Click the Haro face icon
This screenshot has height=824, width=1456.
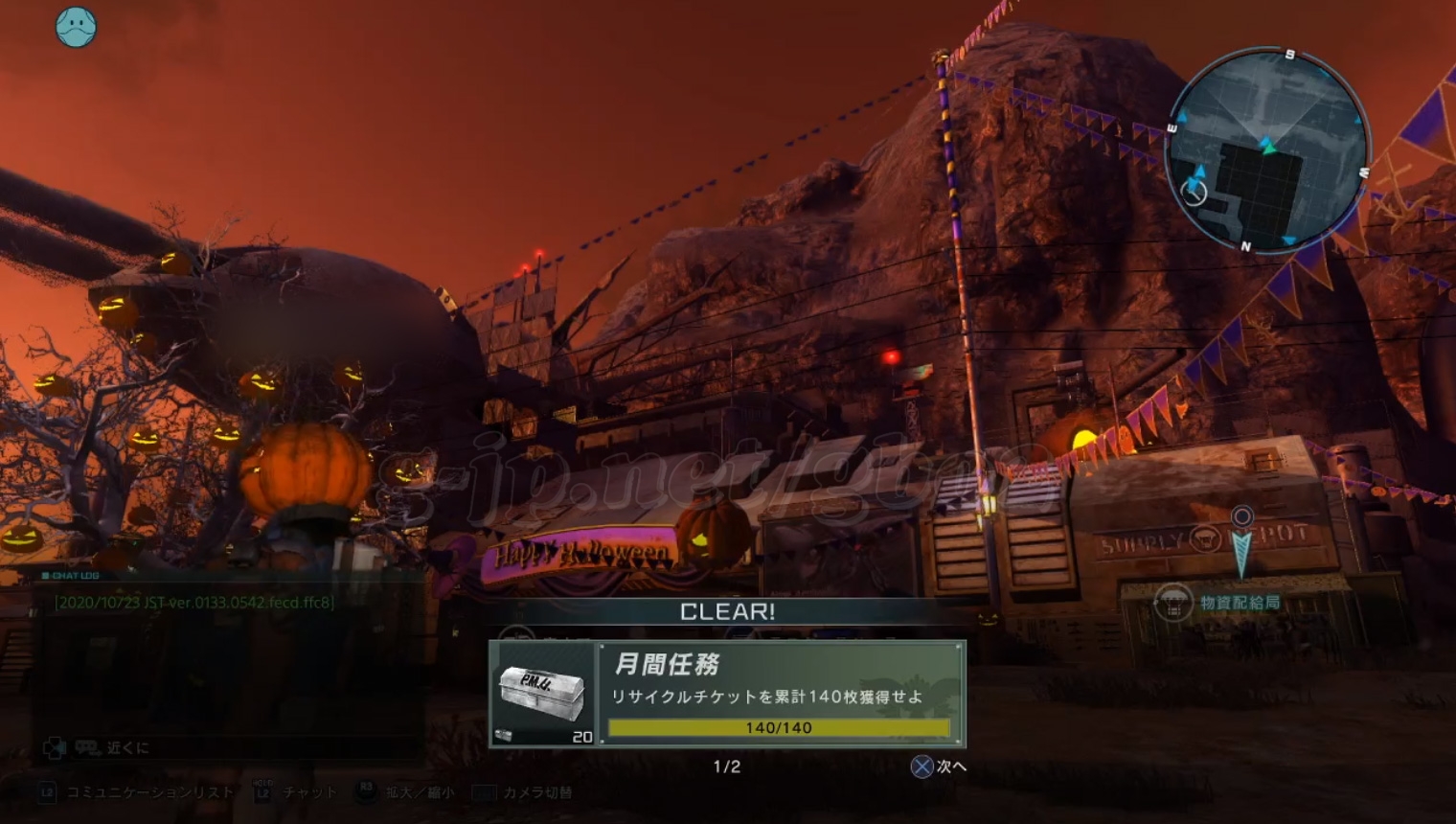[76, 27]
